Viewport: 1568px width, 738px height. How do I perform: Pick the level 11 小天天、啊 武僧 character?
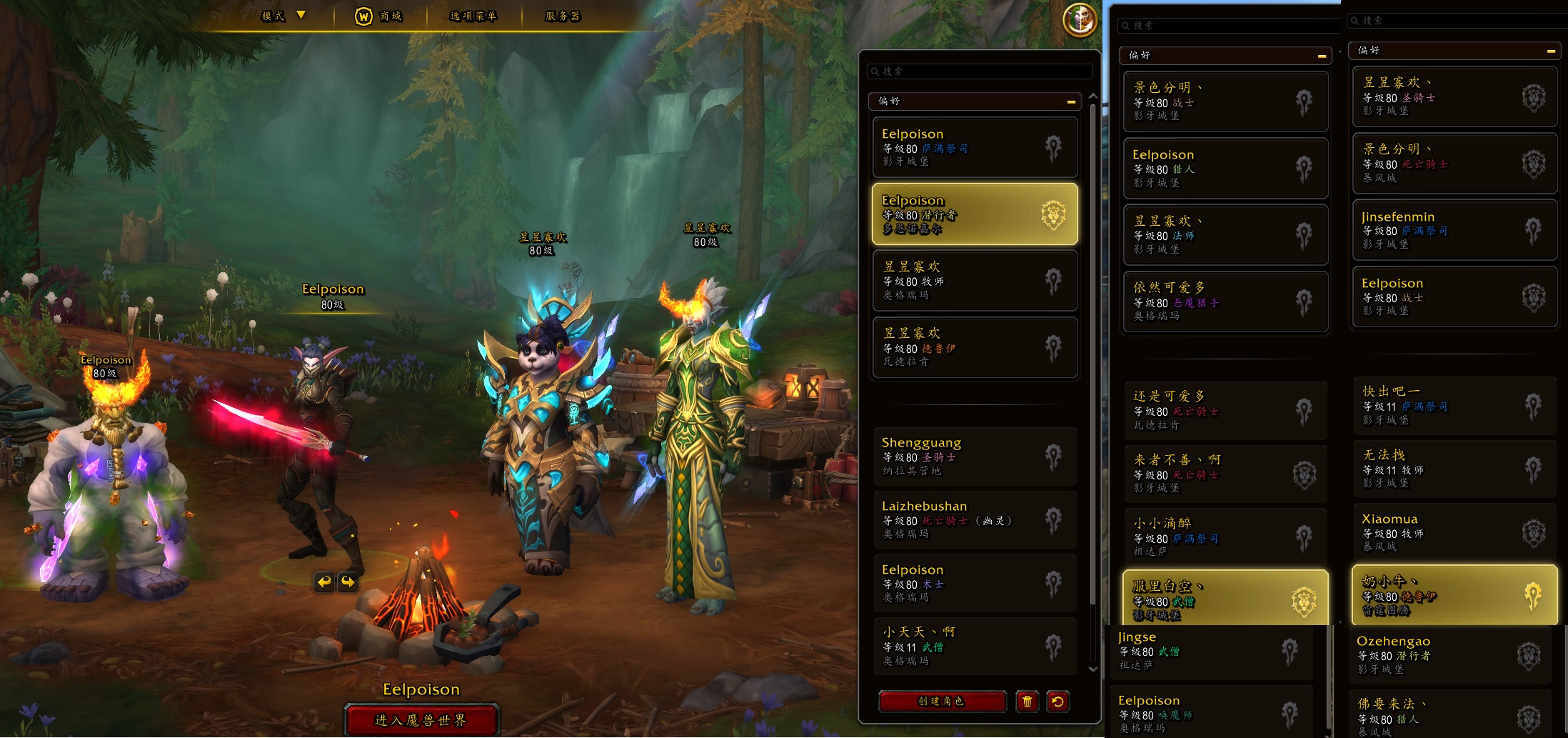pos(975,646)
